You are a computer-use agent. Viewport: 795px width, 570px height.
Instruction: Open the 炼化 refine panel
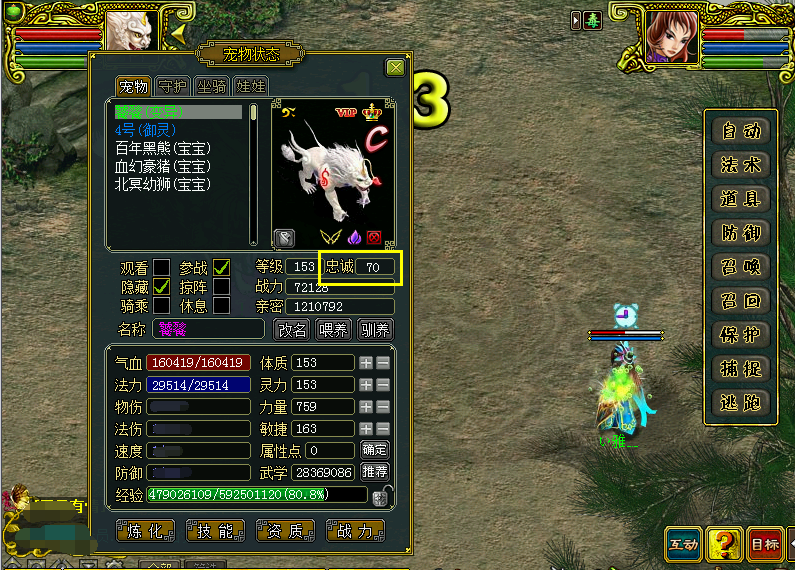[x=146, y=531]
